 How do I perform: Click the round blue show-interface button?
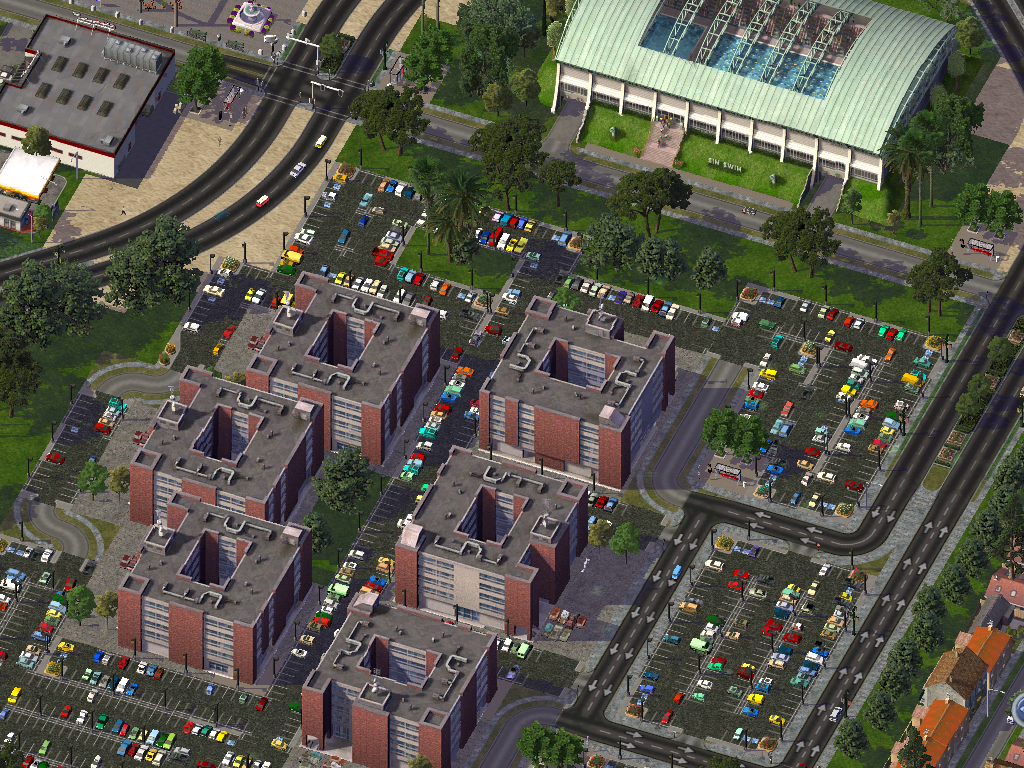[x=1019, y=709]
